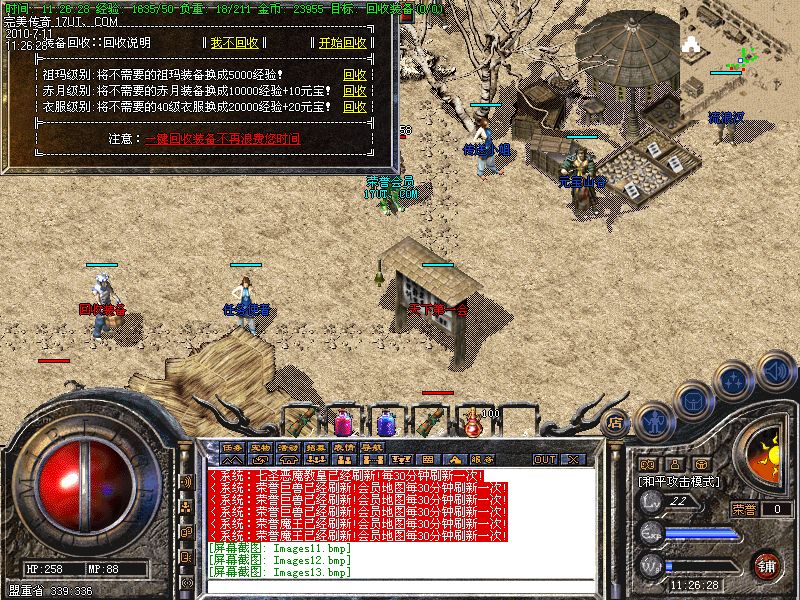The height and width of the screenshot is (600, 800).
Task: Click 回收 on the 衣服级别 row
Action: pos(354,107)
